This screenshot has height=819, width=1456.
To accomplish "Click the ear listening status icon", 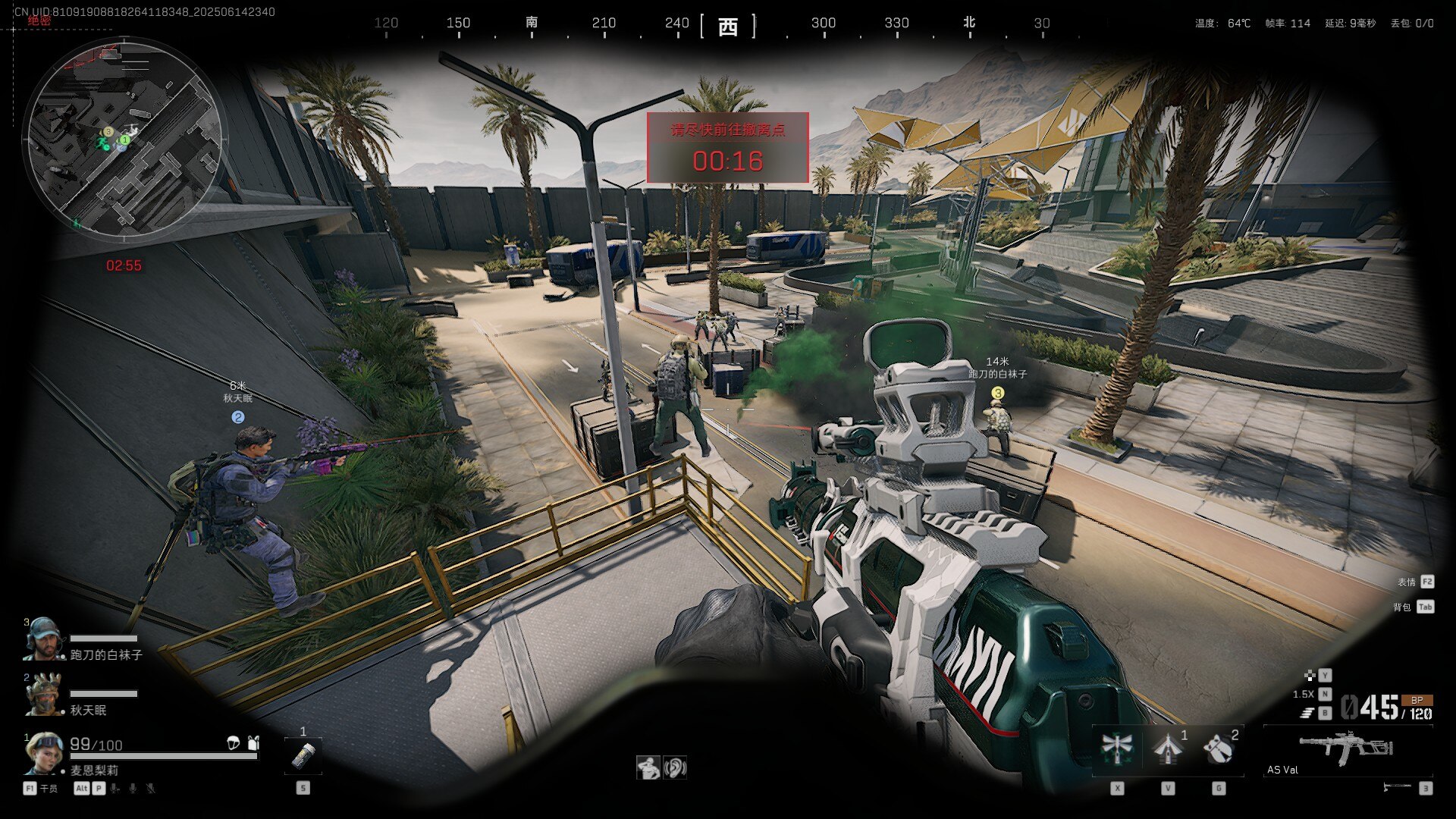I will pos(674,767).
